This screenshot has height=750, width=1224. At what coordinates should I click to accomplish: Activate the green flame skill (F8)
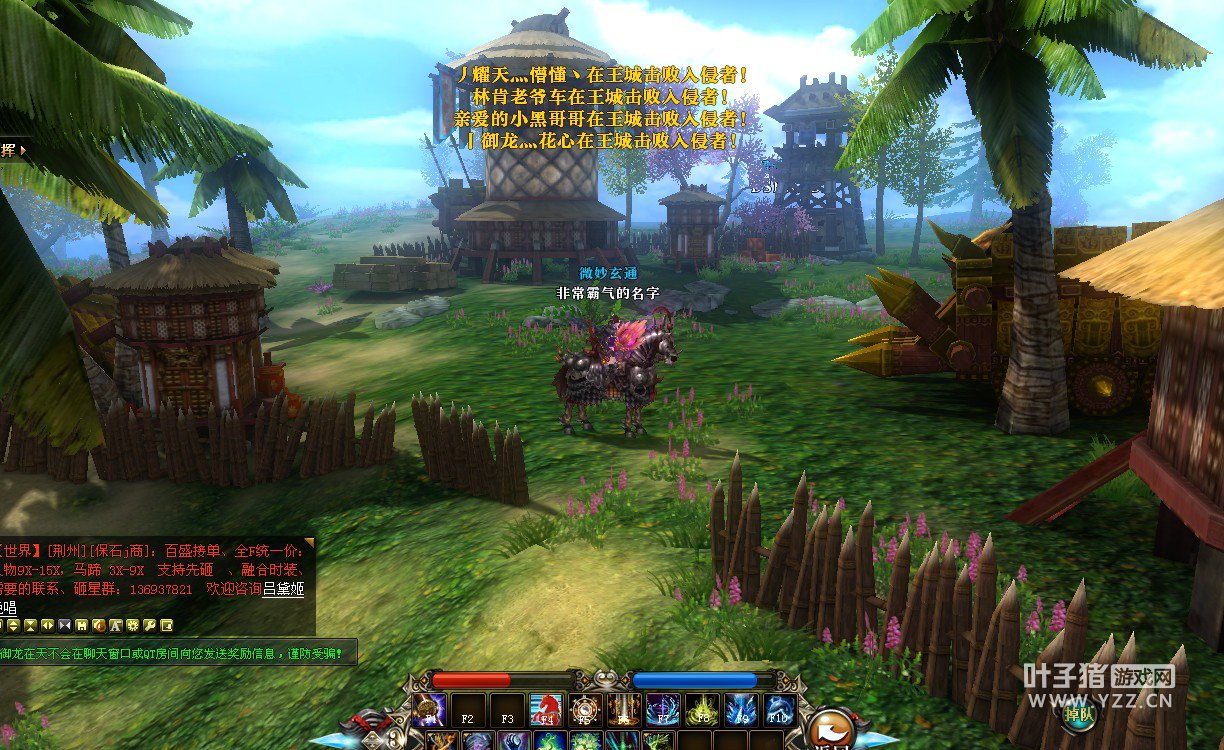pyautogui.click(x=702, y=709)
